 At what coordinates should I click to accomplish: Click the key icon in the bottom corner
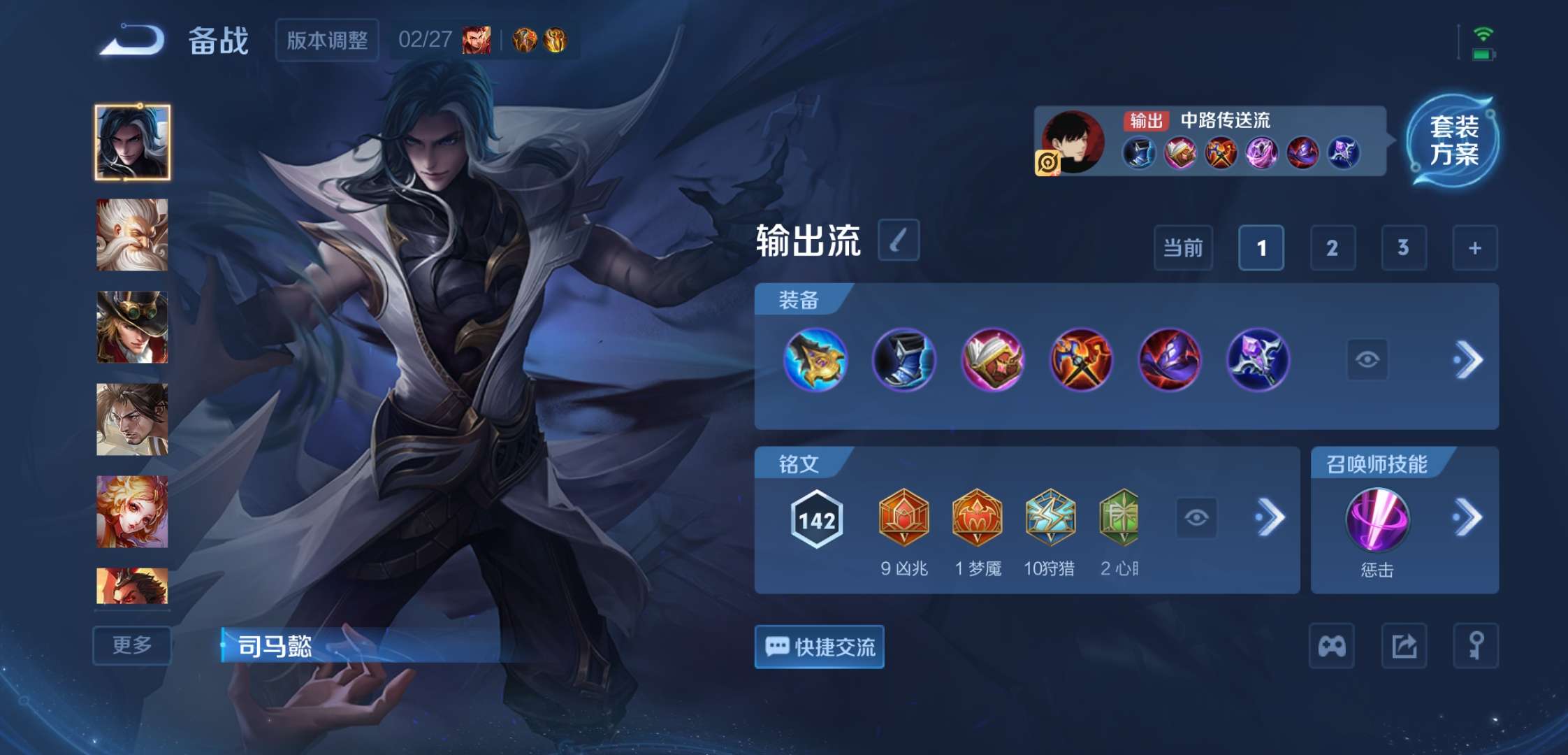tap(1476, 647)
